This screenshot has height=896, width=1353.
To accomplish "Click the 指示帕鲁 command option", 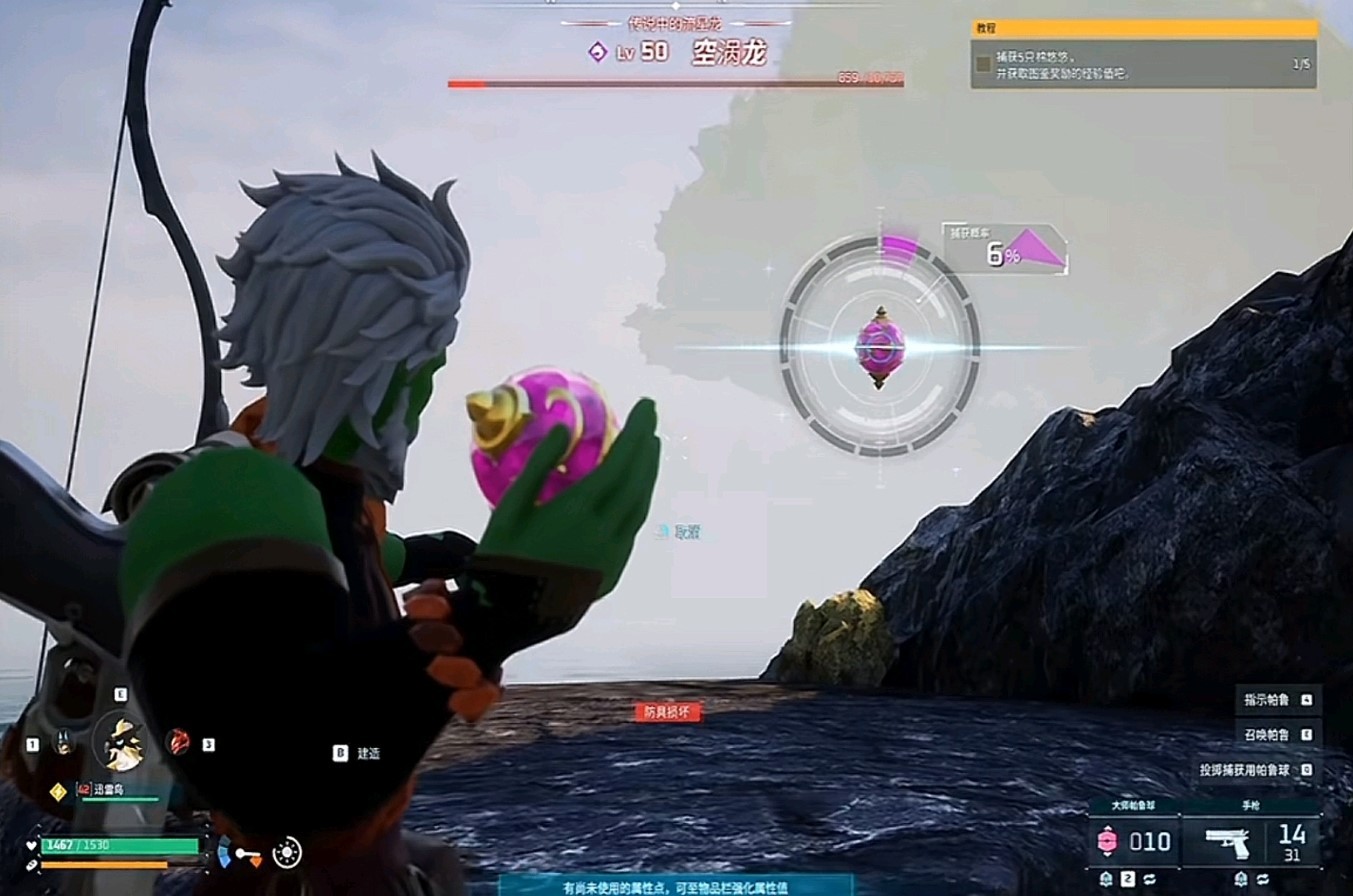I will pos(1267,699).
